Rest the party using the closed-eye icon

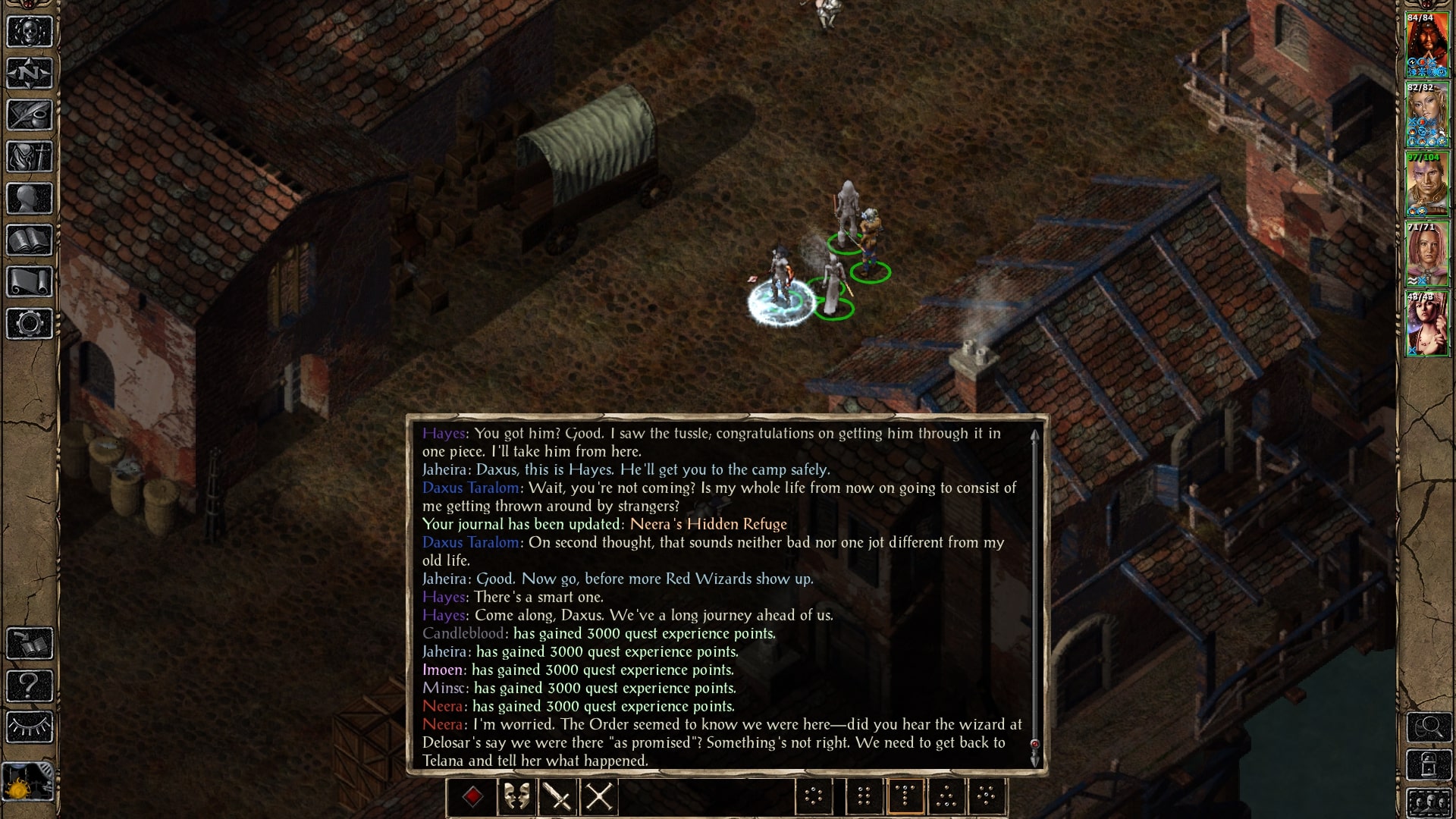click(x=28, y=725)
